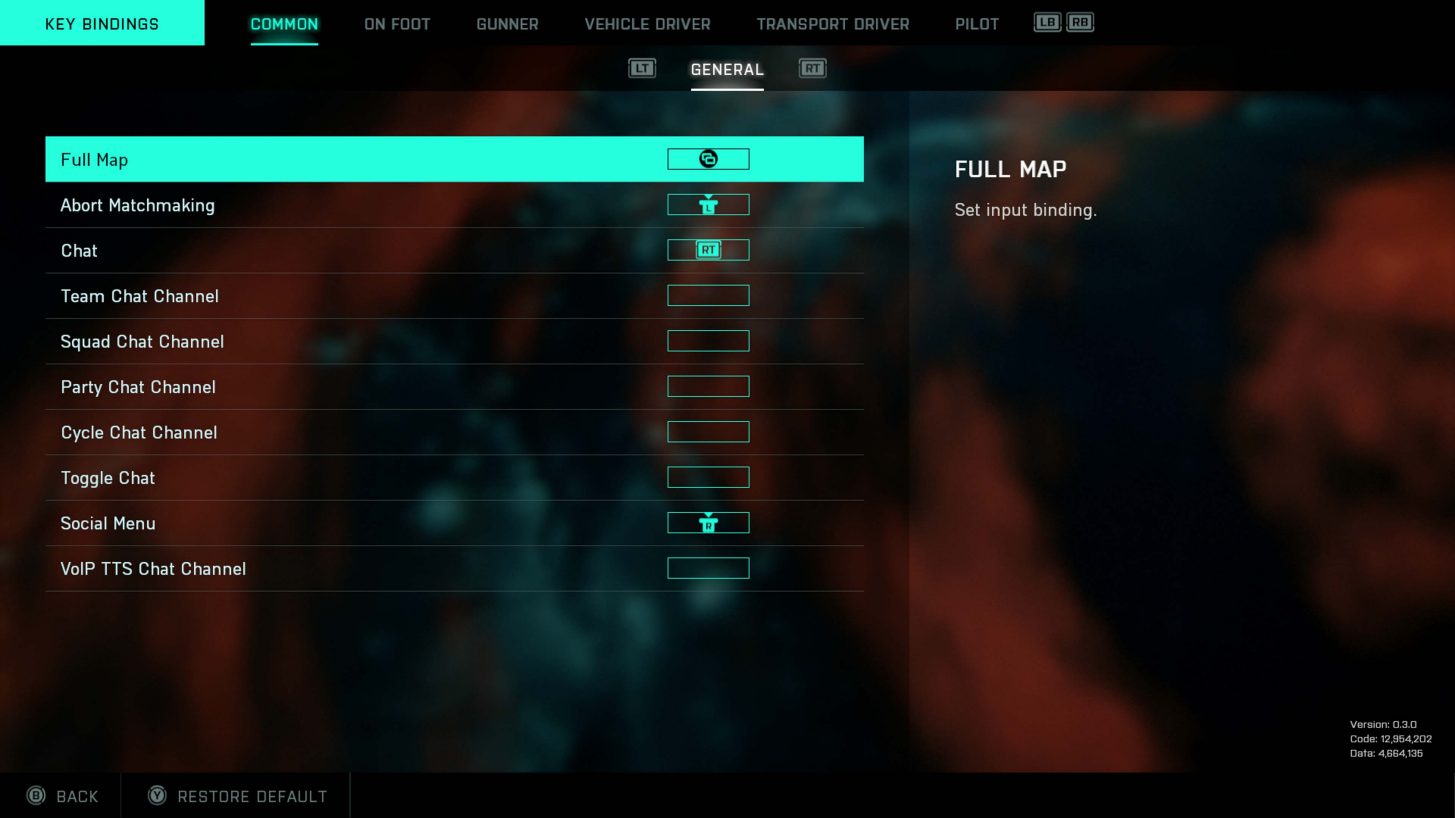Click the VoIP TTS Chat Channel binding field

click(x=708, y=567)
